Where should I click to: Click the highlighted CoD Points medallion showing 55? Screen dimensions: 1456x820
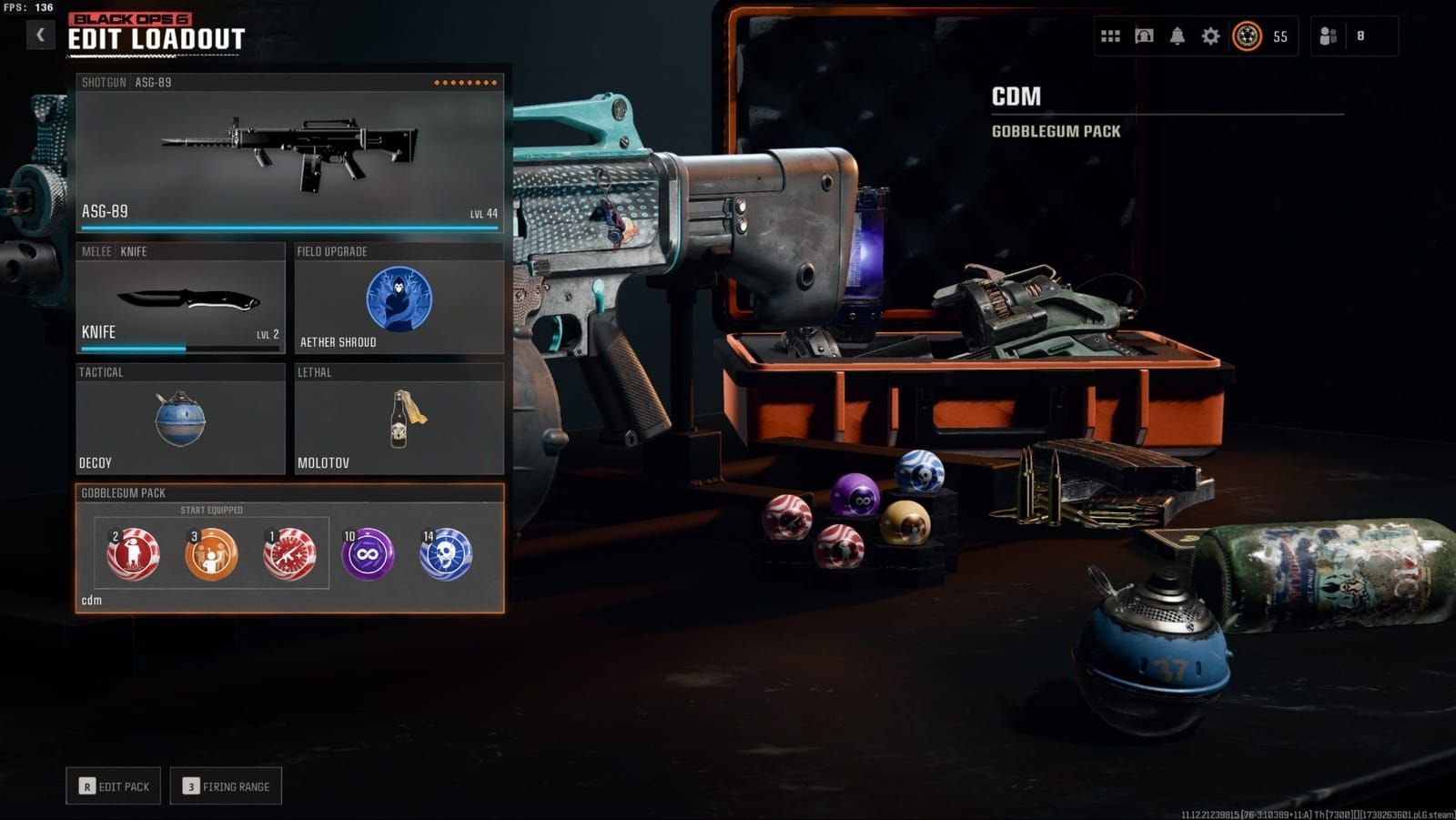pyautogui.click(x=1249, y=37)
